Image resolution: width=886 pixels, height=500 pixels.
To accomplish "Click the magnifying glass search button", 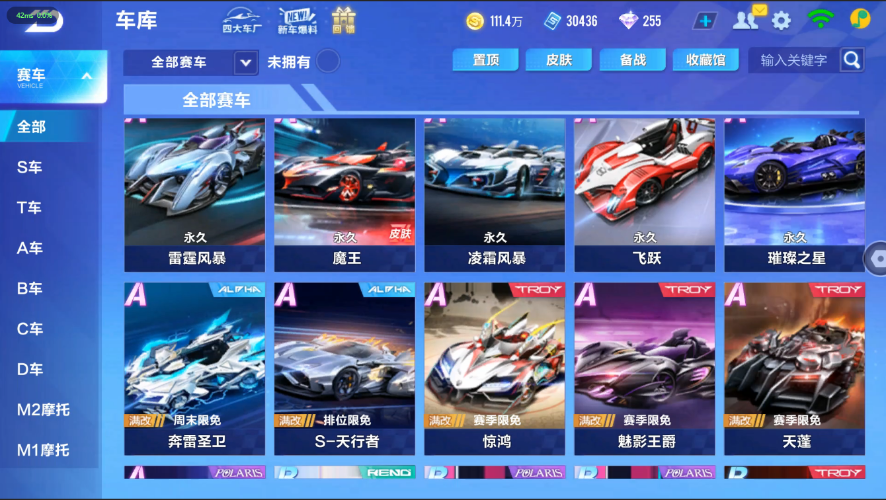I will pos(851,60).
